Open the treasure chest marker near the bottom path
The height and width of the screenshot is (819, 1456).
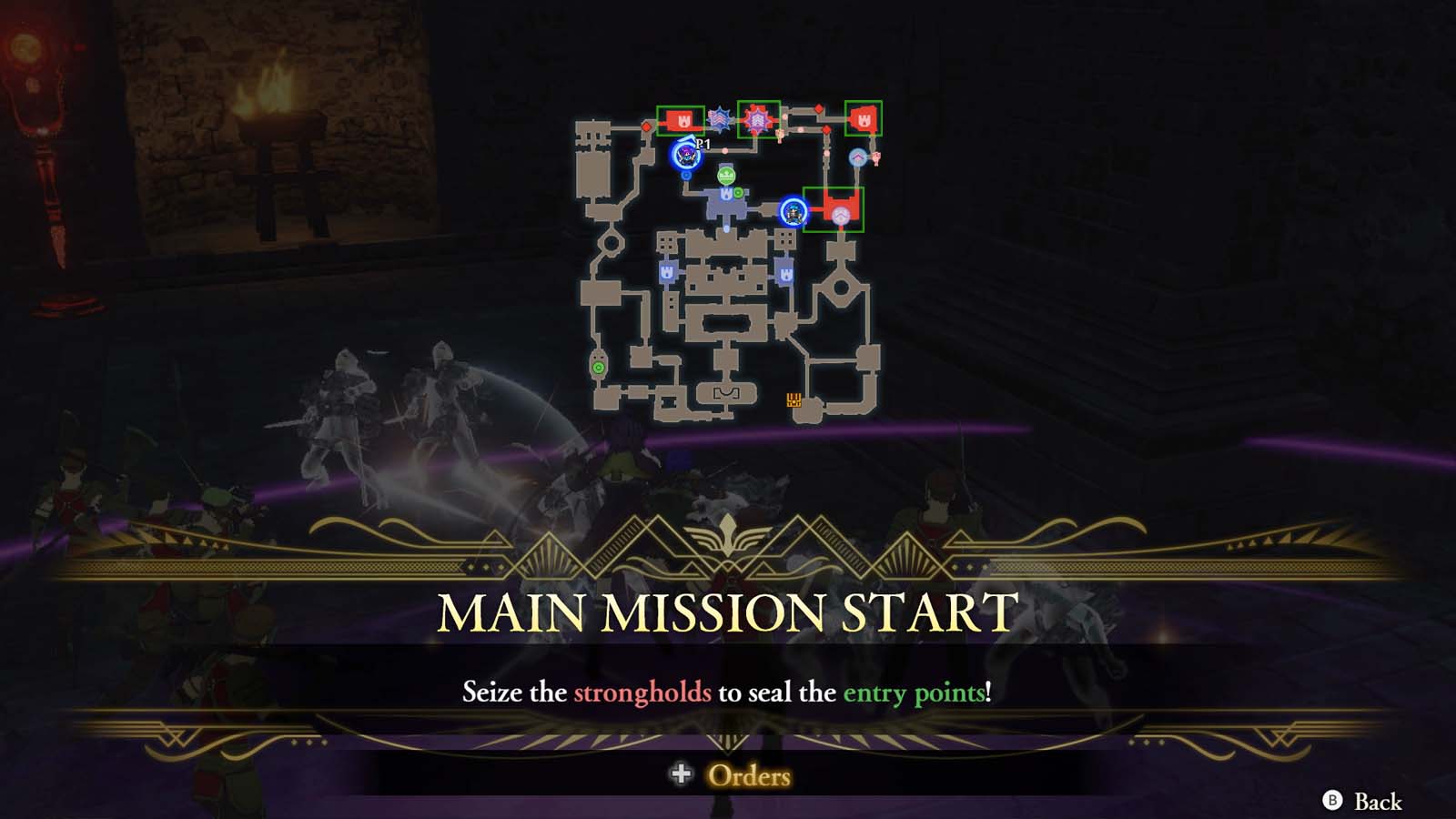(794, 399)
